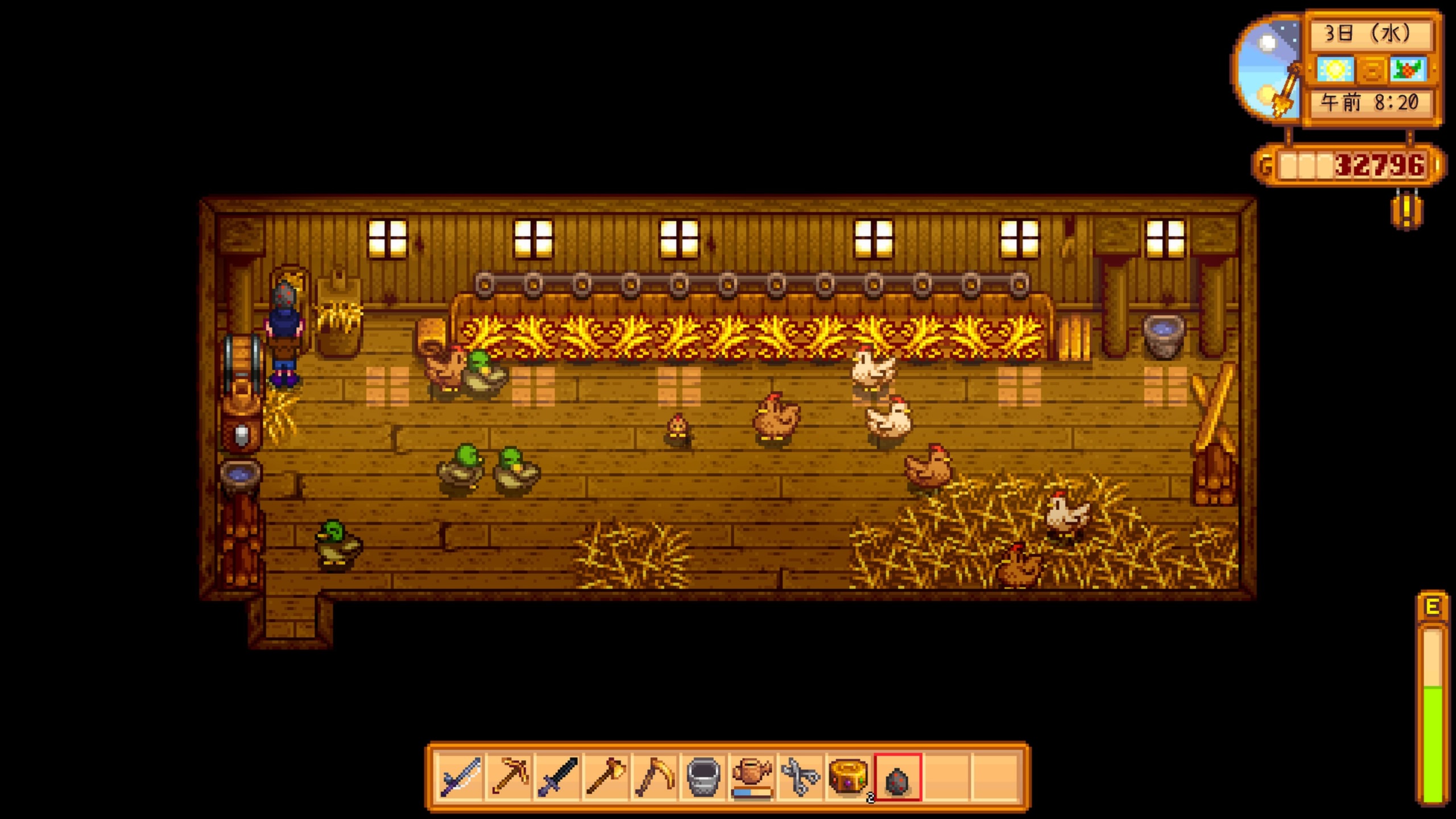Screen dimensions: 1456x819
Task: Equip the pickaxe from the toolbar
Action: pos(509,776)
